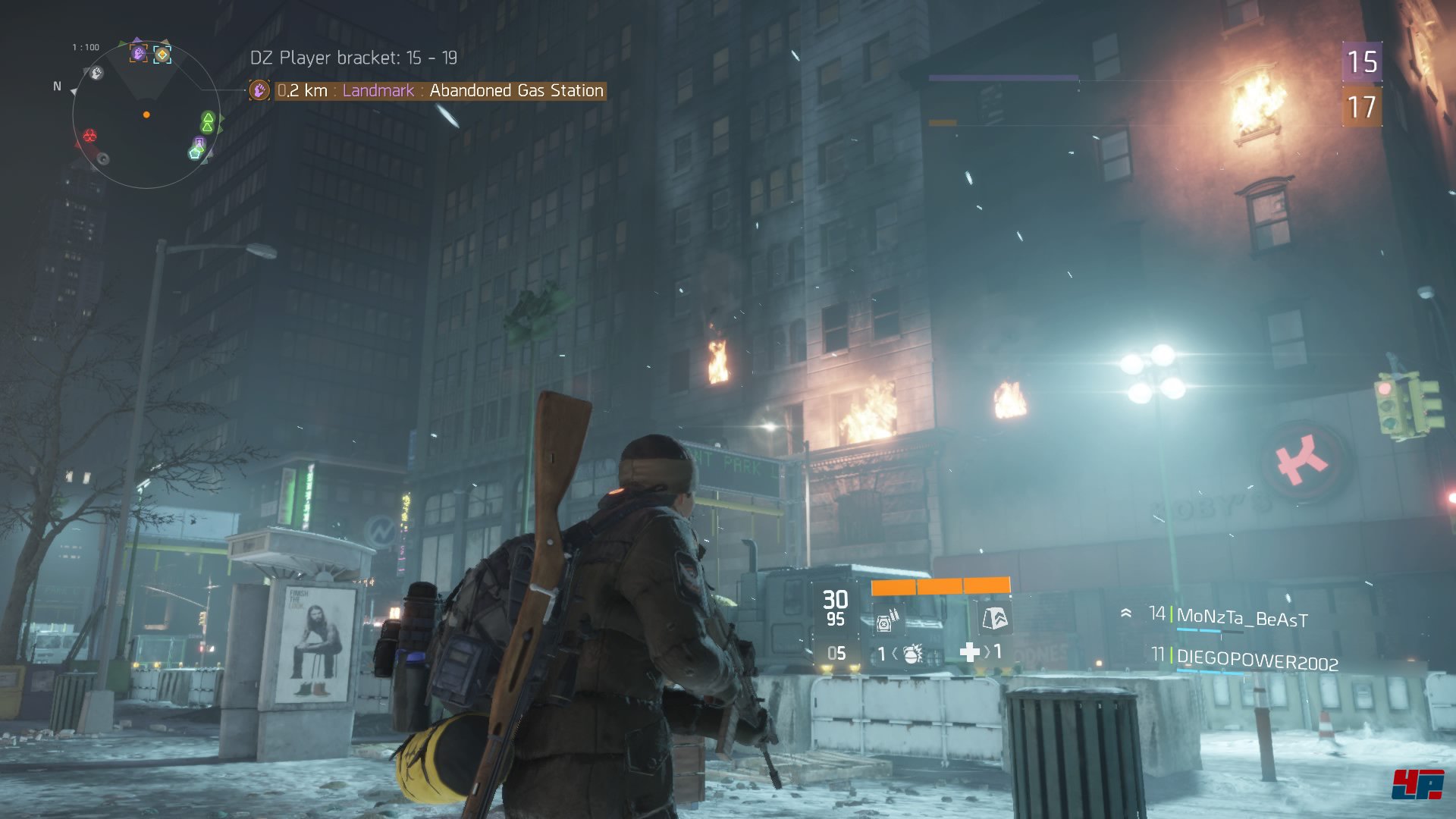Use the medkit cross icon

(969, 652)
